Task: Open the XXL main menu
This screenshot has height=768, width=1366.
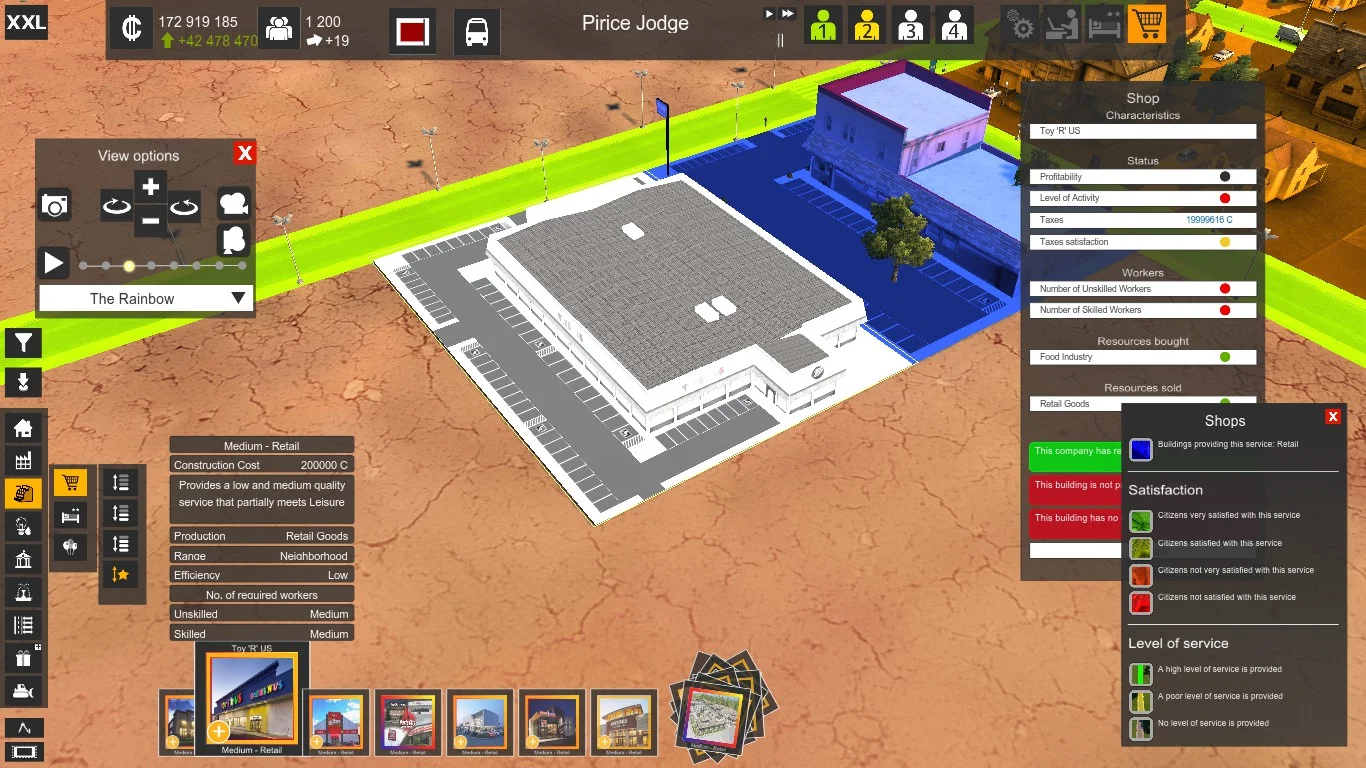Action: (x=26, y=22)
